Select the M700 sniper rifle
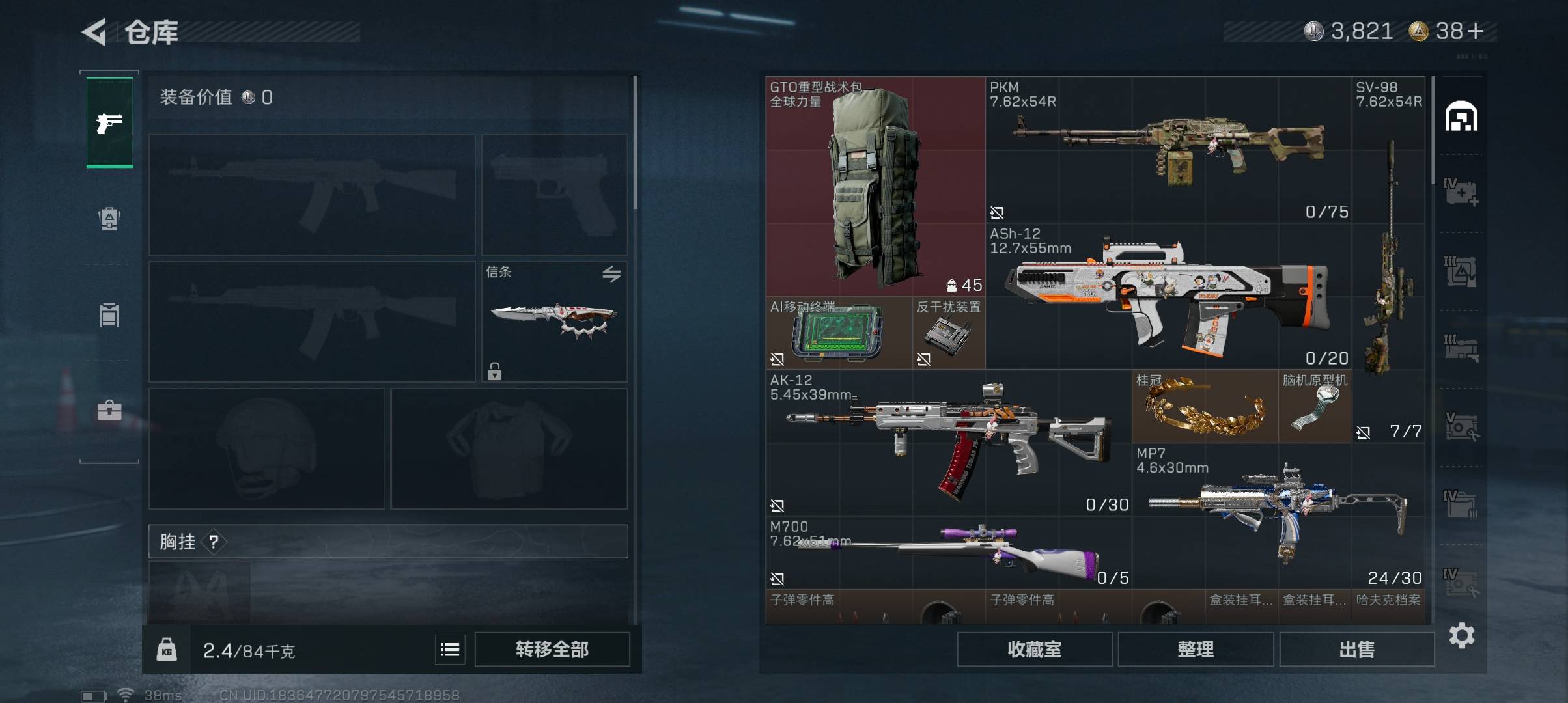The image size is (1568, 703). pyautogui.click(x=948, y=553)
